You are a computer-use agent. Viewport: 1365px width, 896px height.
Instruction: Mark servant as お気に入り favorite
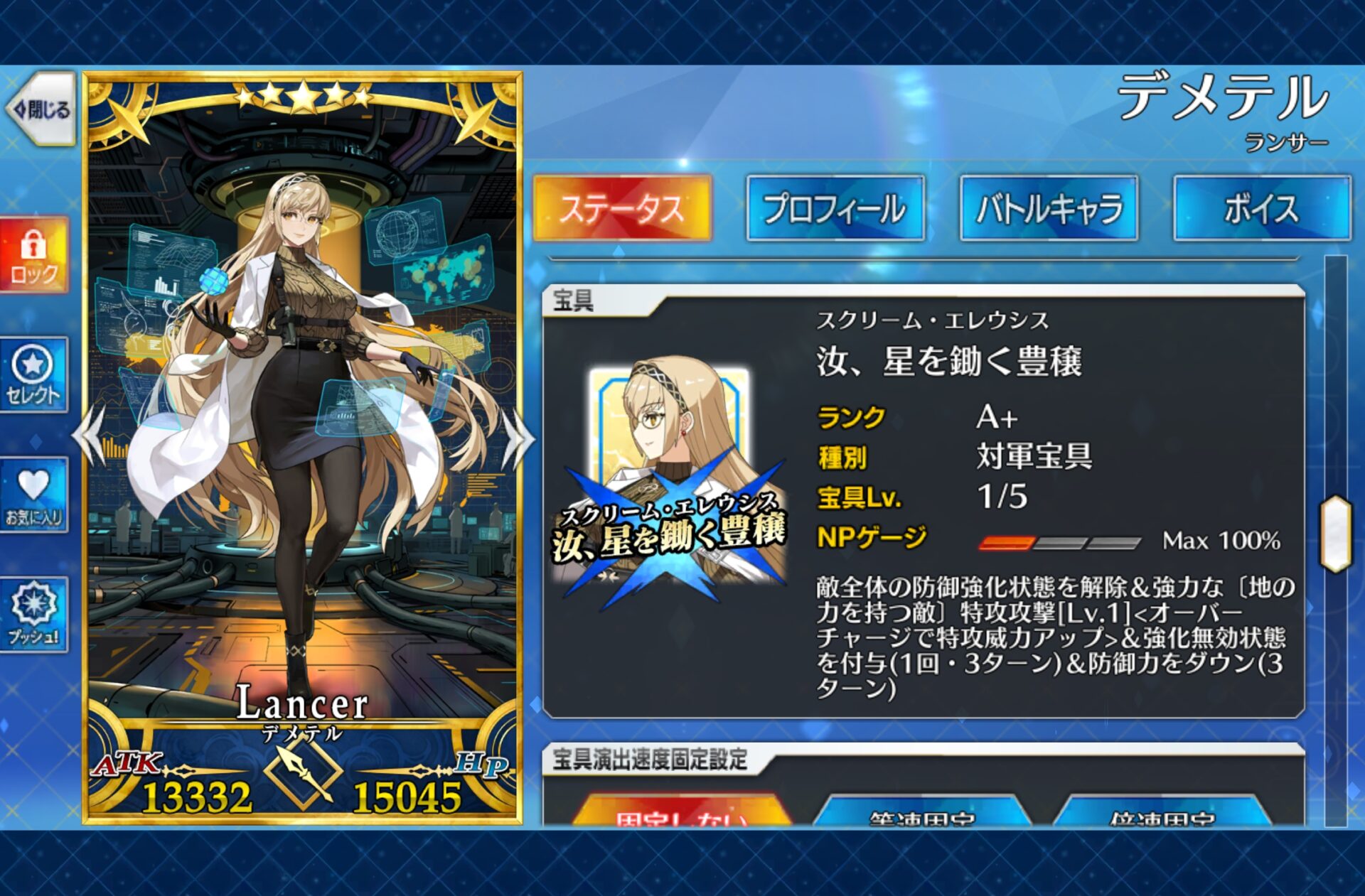pos(33,495)
